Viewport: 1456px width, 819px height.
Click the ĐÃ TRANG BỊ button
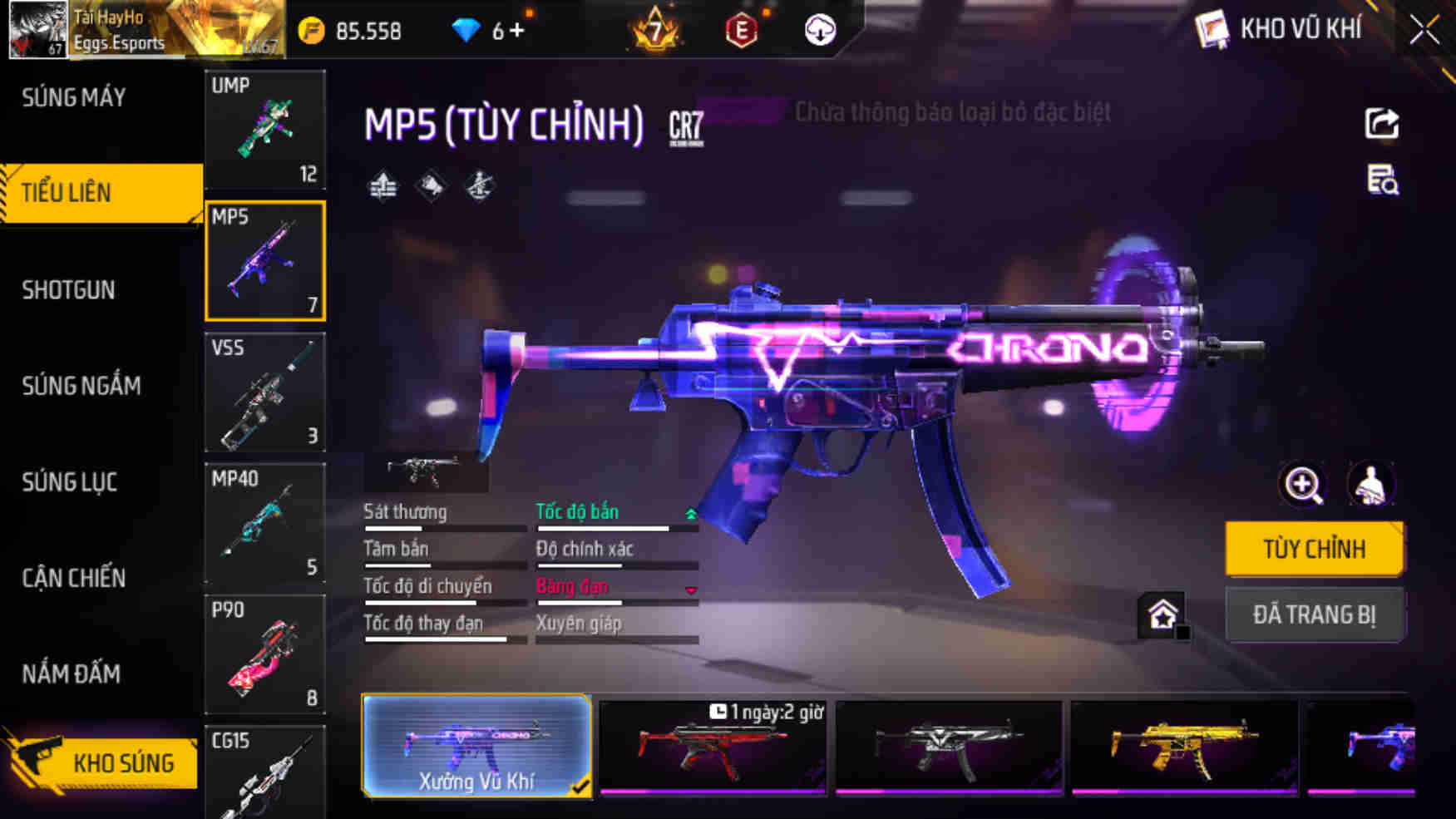coord(1315,614)
